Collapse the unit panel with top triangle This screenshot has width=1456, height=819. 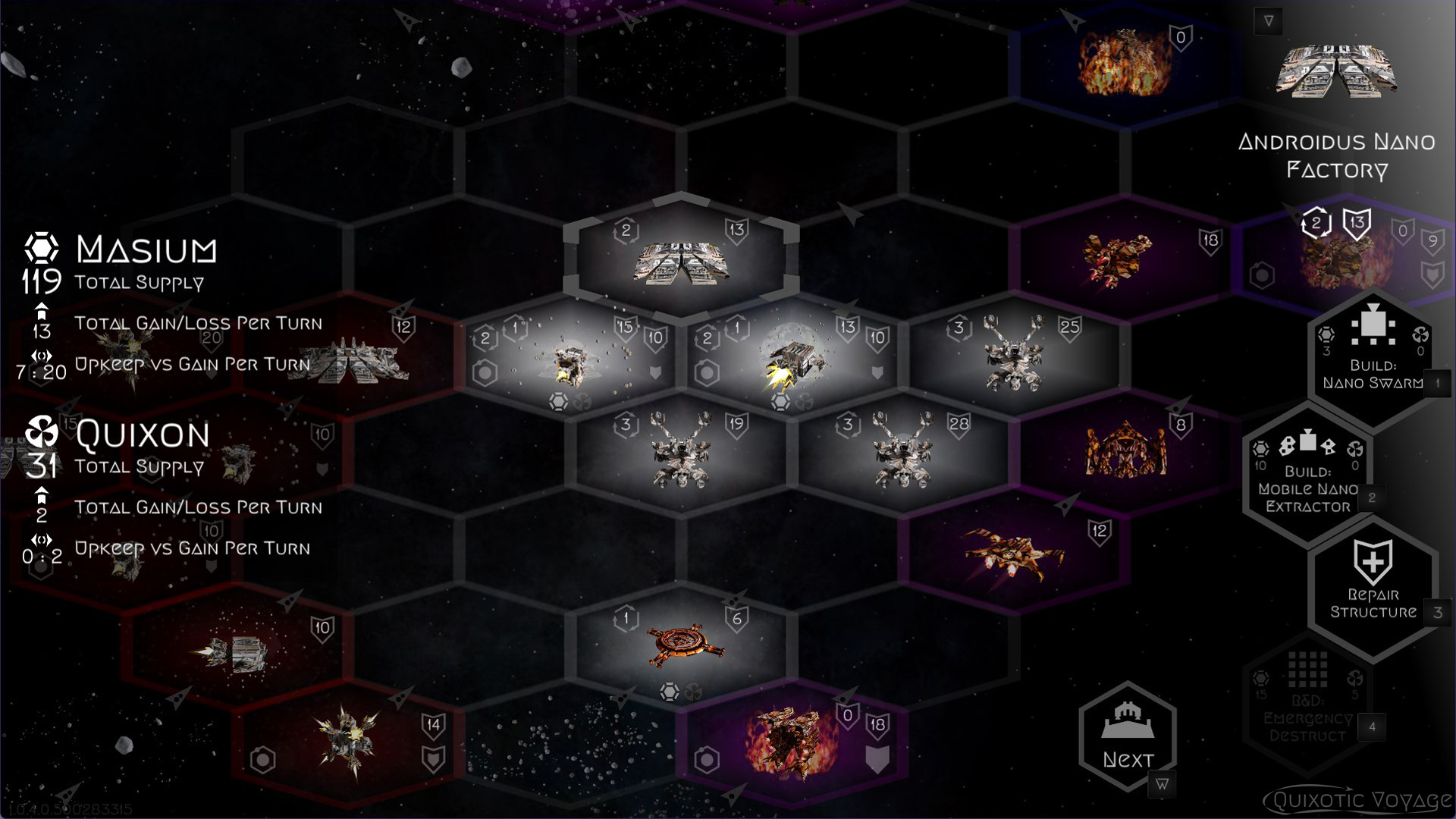point(1269,21)
